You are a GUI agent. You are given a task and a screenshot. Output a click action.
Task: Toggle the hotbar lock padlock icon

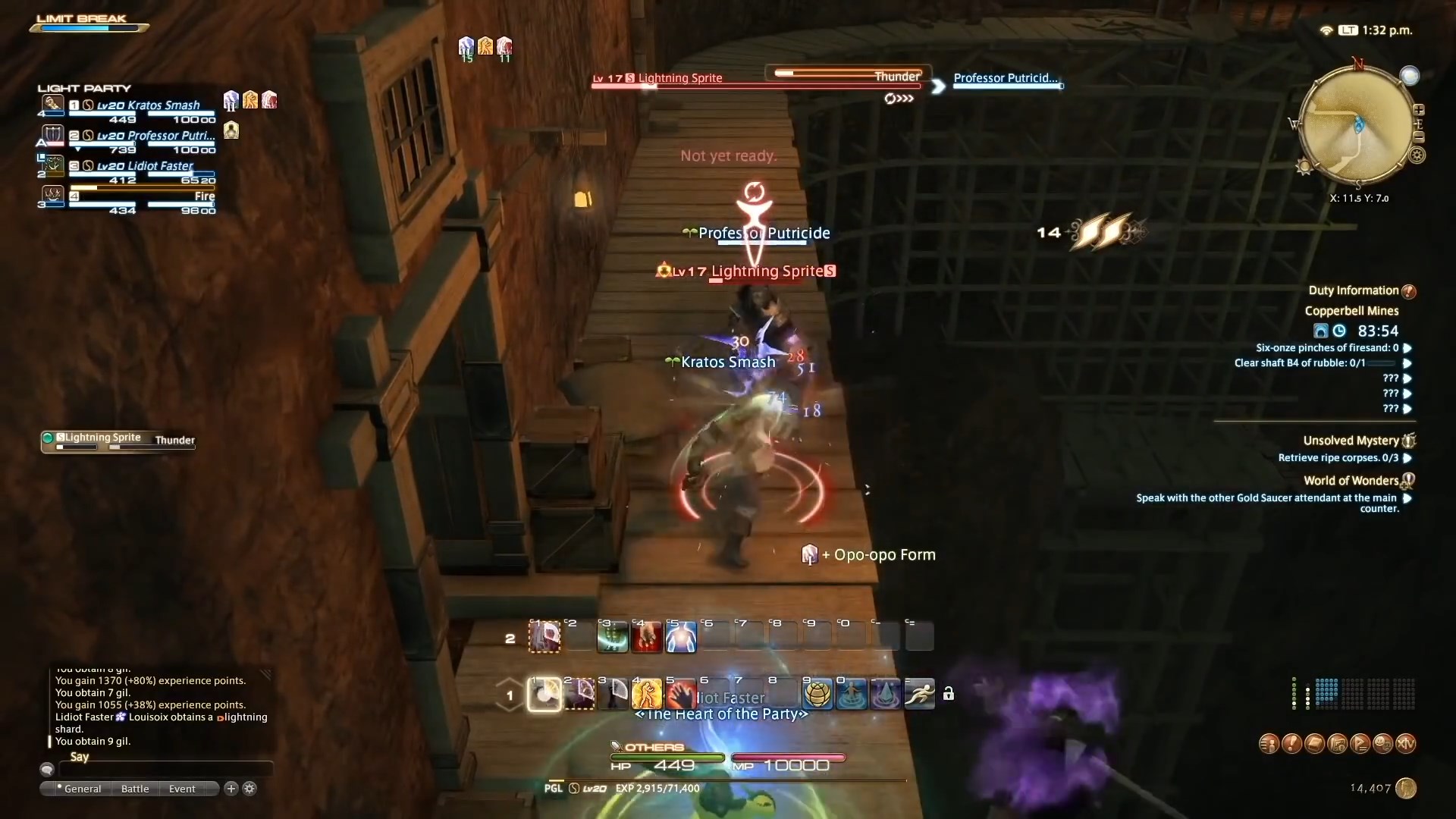coord(949,693)
